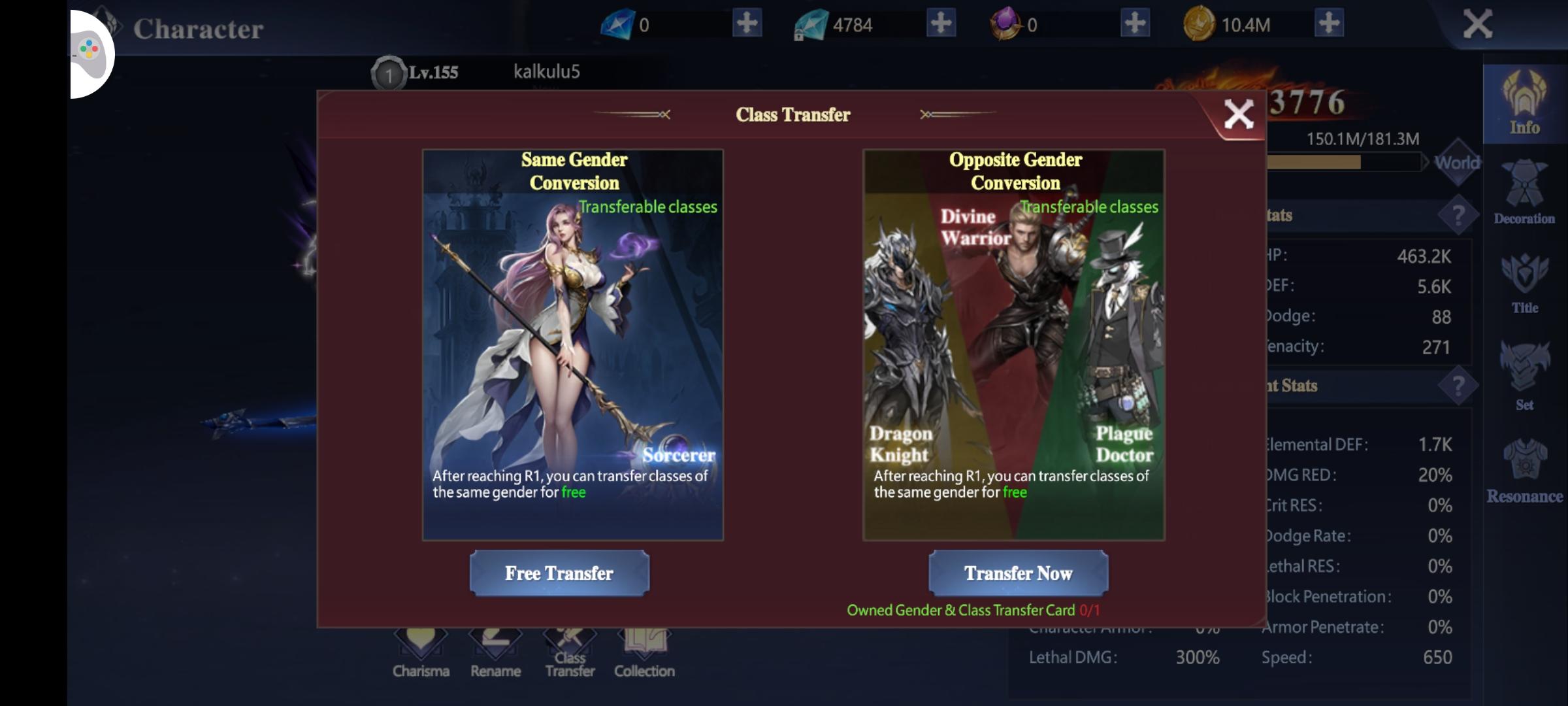Viewport: 1568px width, 706px height.
Task: Show the Set tab
Action: click(1524, 377)
